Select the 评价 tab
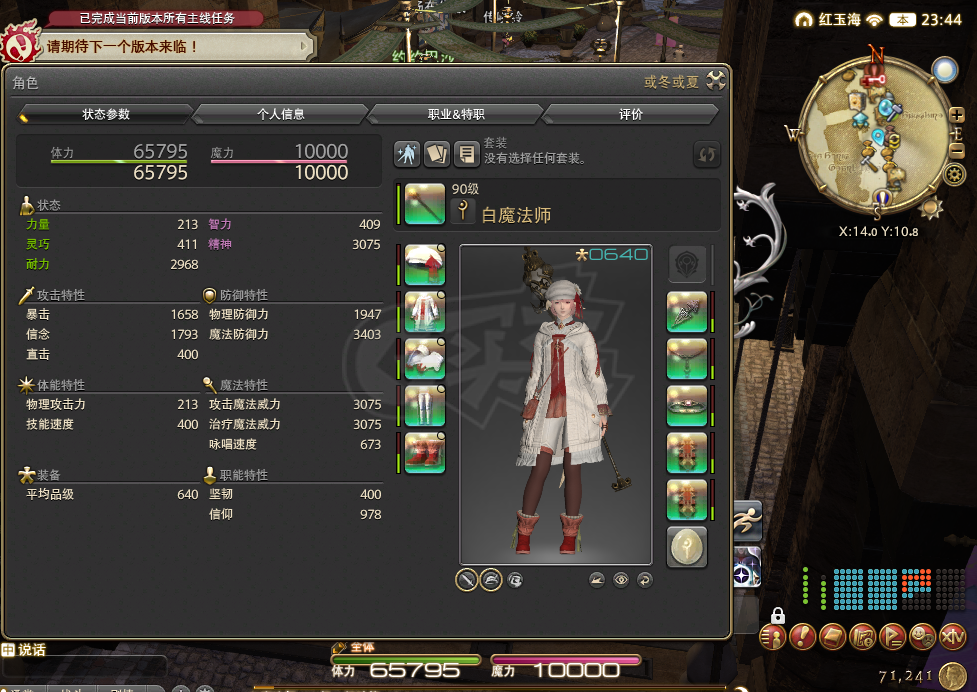 tap(631, 114)
